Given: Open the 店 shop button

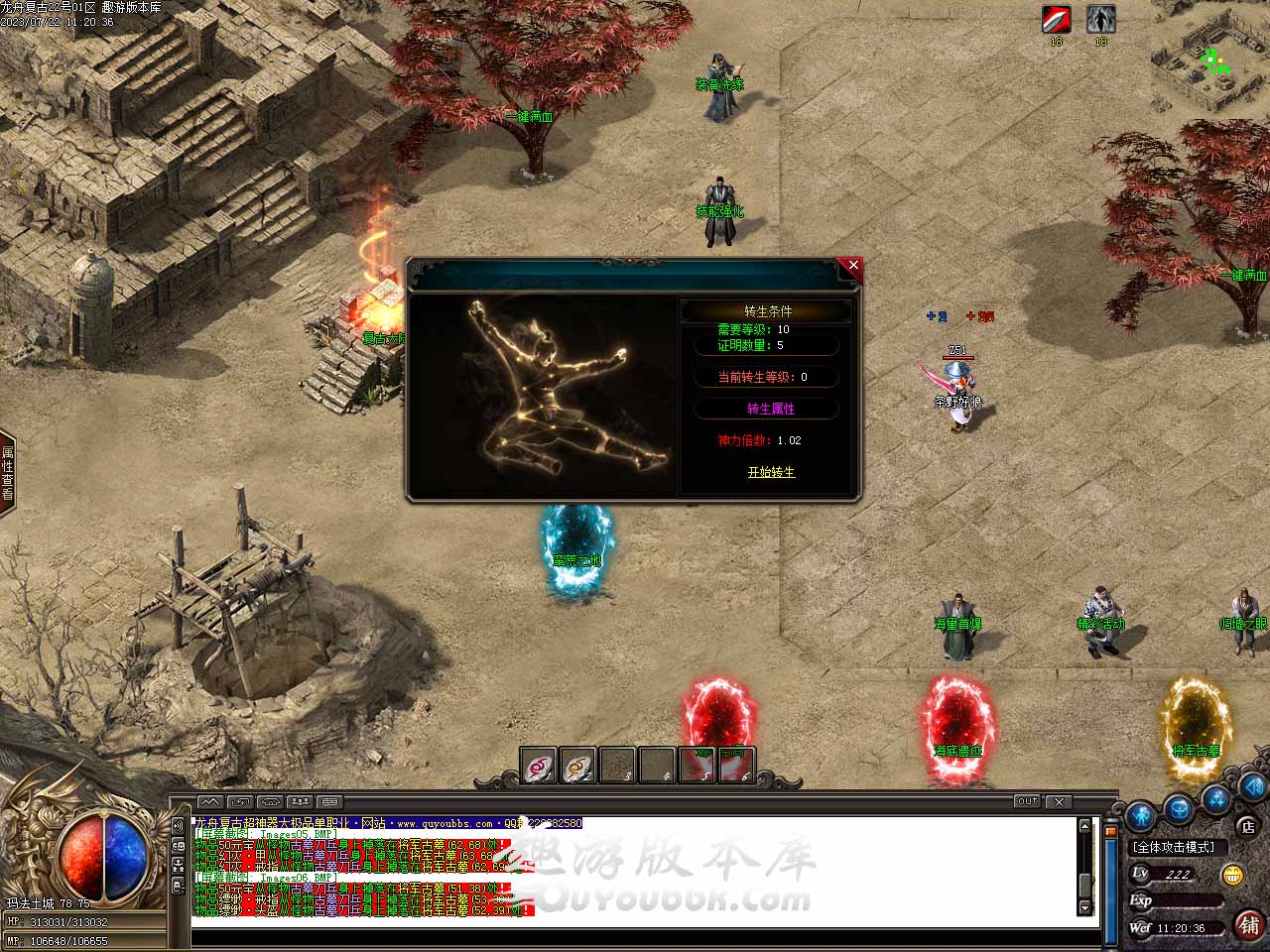Looking at the screenshot, I should tap(1247, 826).
